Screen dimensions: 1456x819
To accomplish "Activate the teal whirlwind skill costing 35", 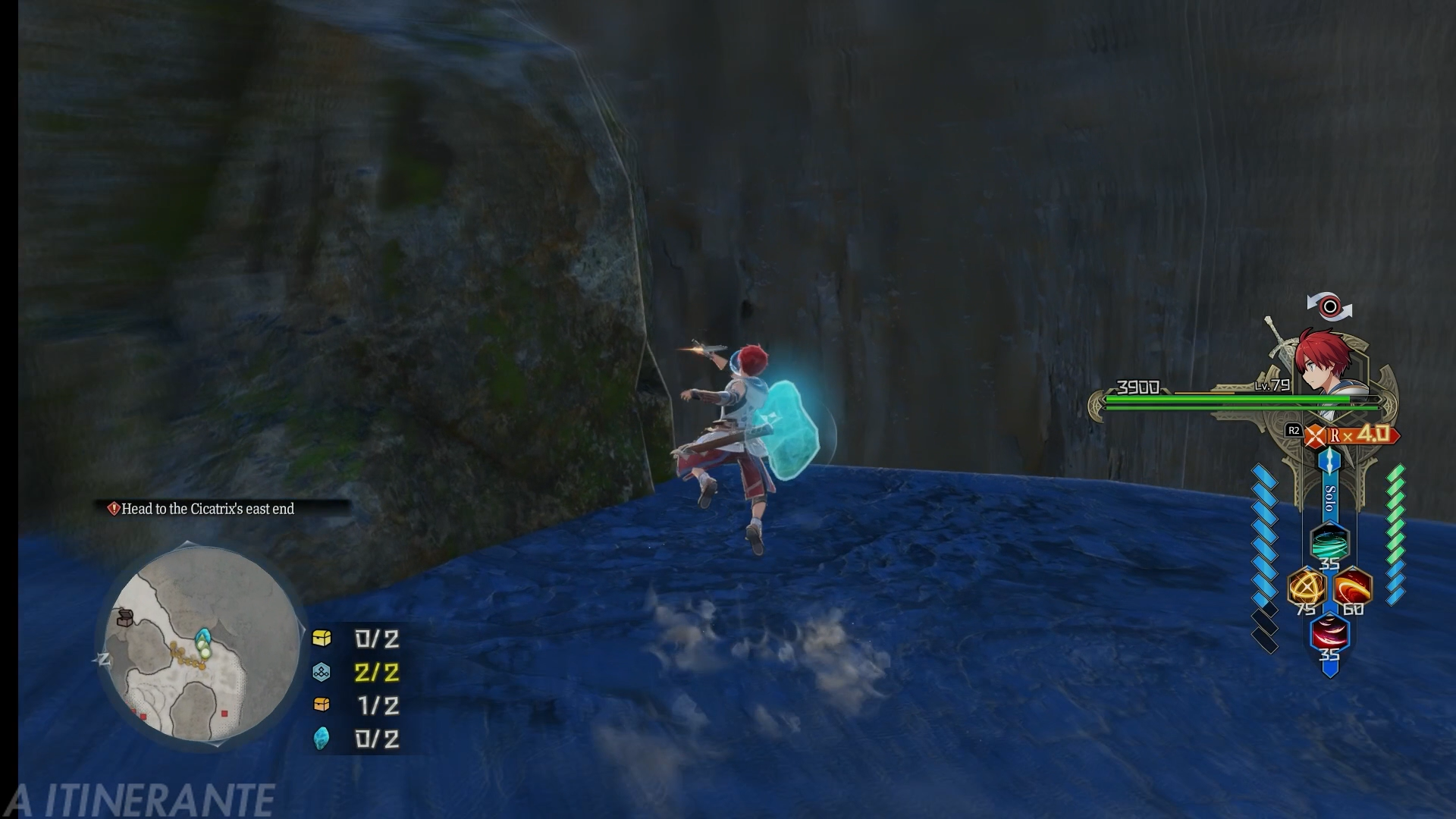I will [1329, 541].
